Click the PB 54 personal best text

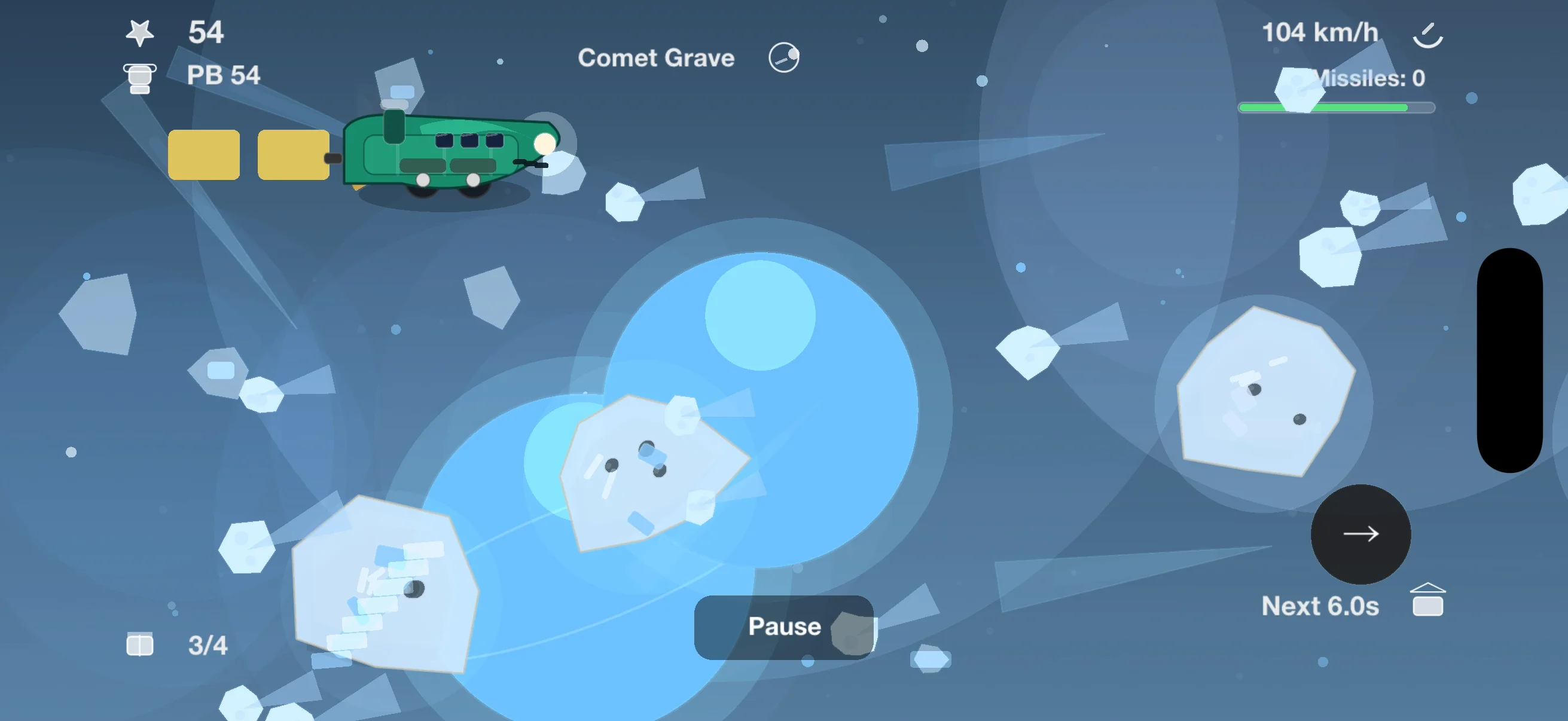tap(224, 76)
